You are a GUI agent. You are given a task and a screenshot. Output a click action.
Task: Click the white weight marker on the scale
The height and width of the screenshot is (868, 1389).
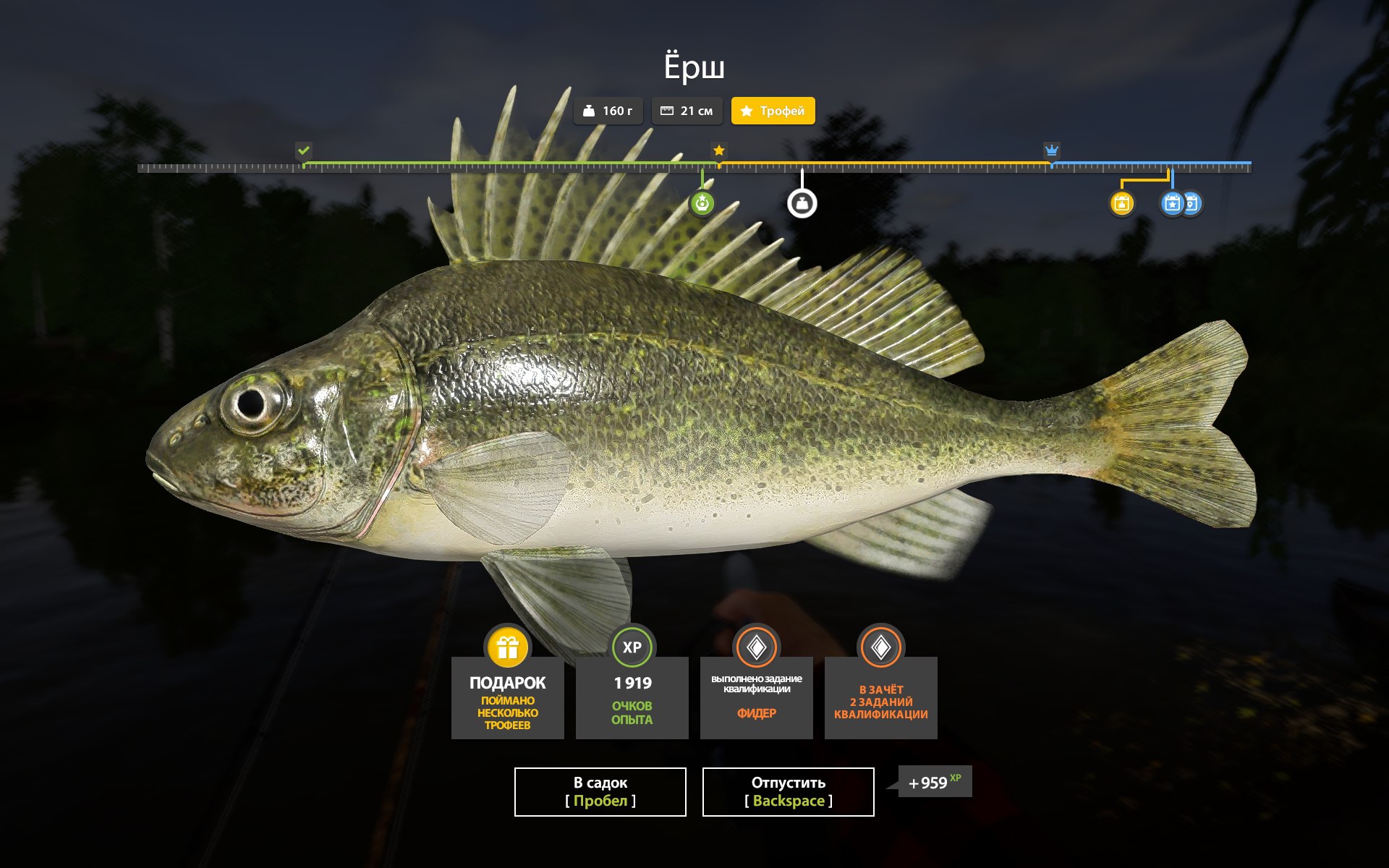tap(802, 203)
